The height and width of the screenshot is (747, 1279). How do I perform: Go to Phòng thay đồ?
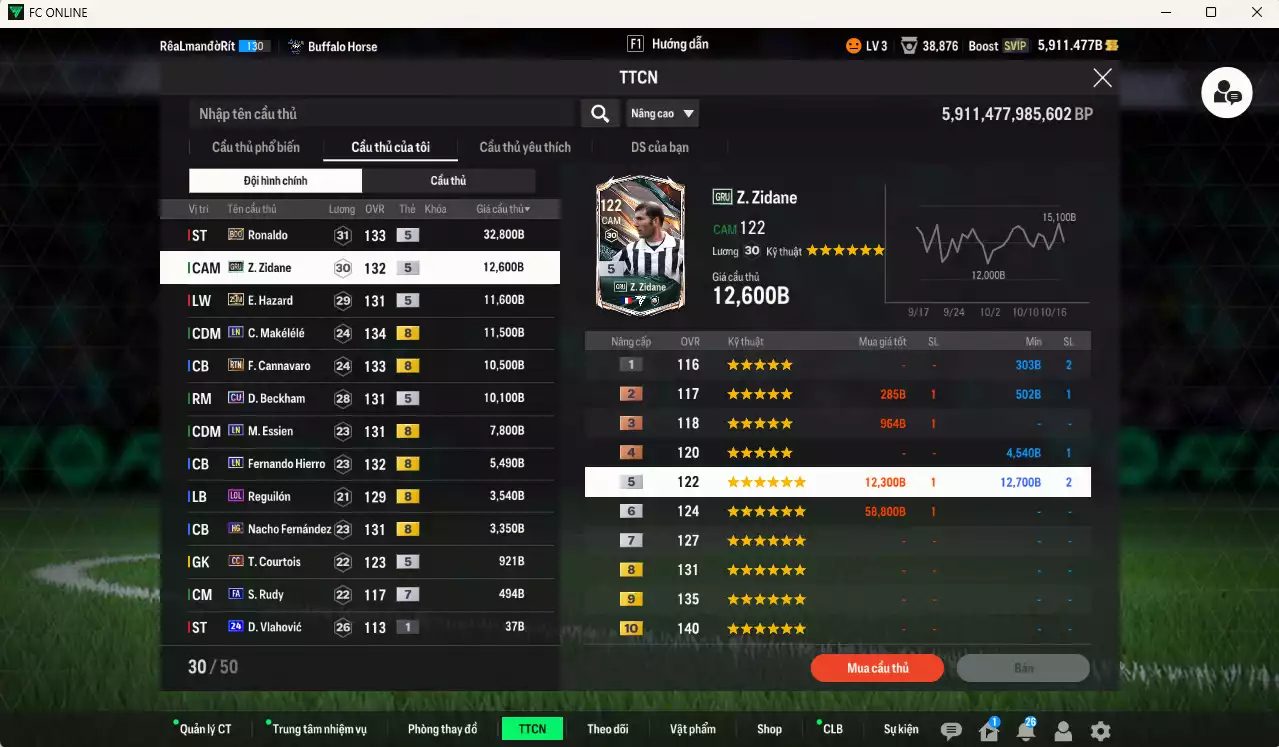tap(442, 729)
